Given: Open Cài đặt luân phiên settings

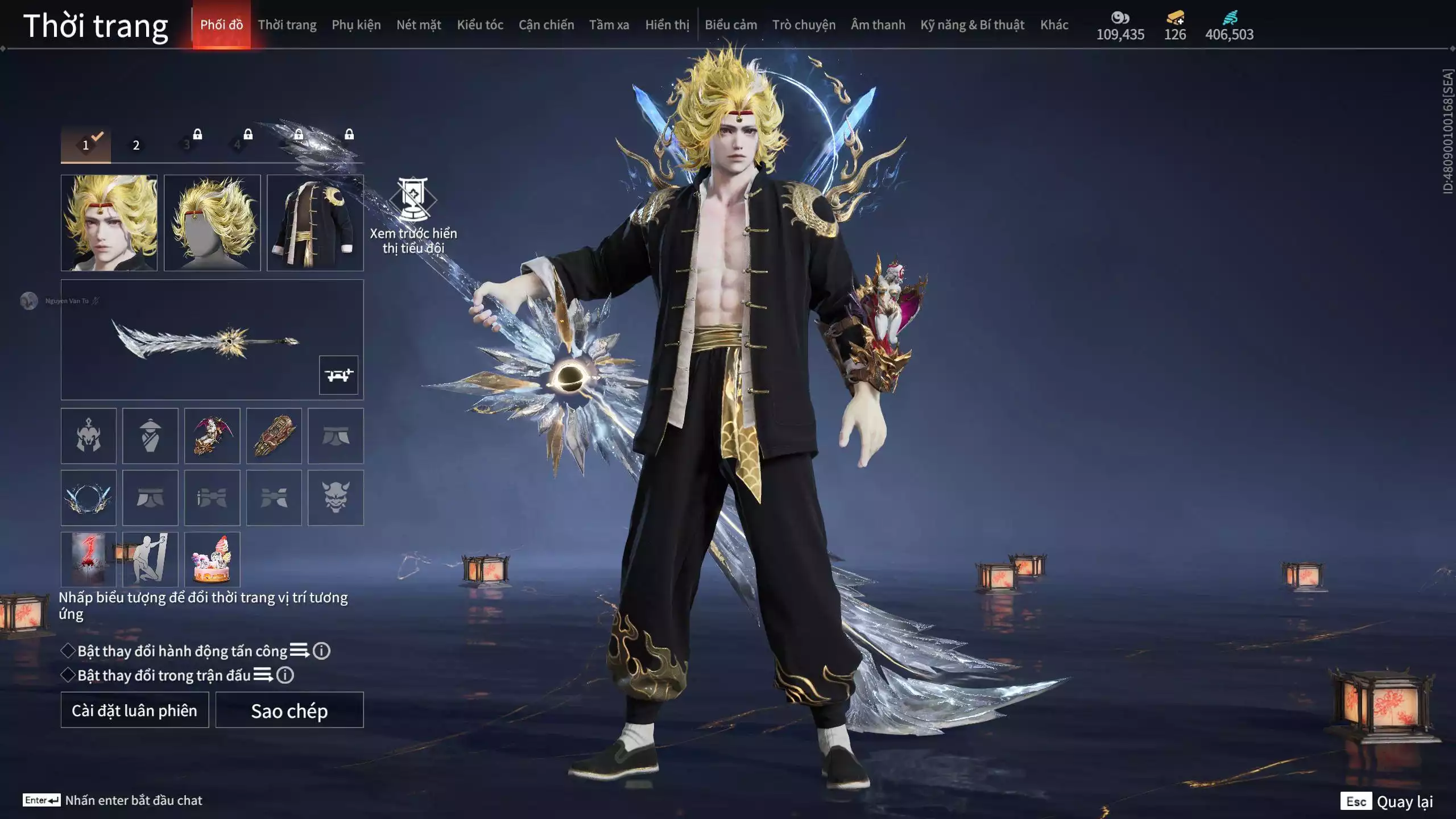Looking at the screenshot, I should (x=134, y=710).
